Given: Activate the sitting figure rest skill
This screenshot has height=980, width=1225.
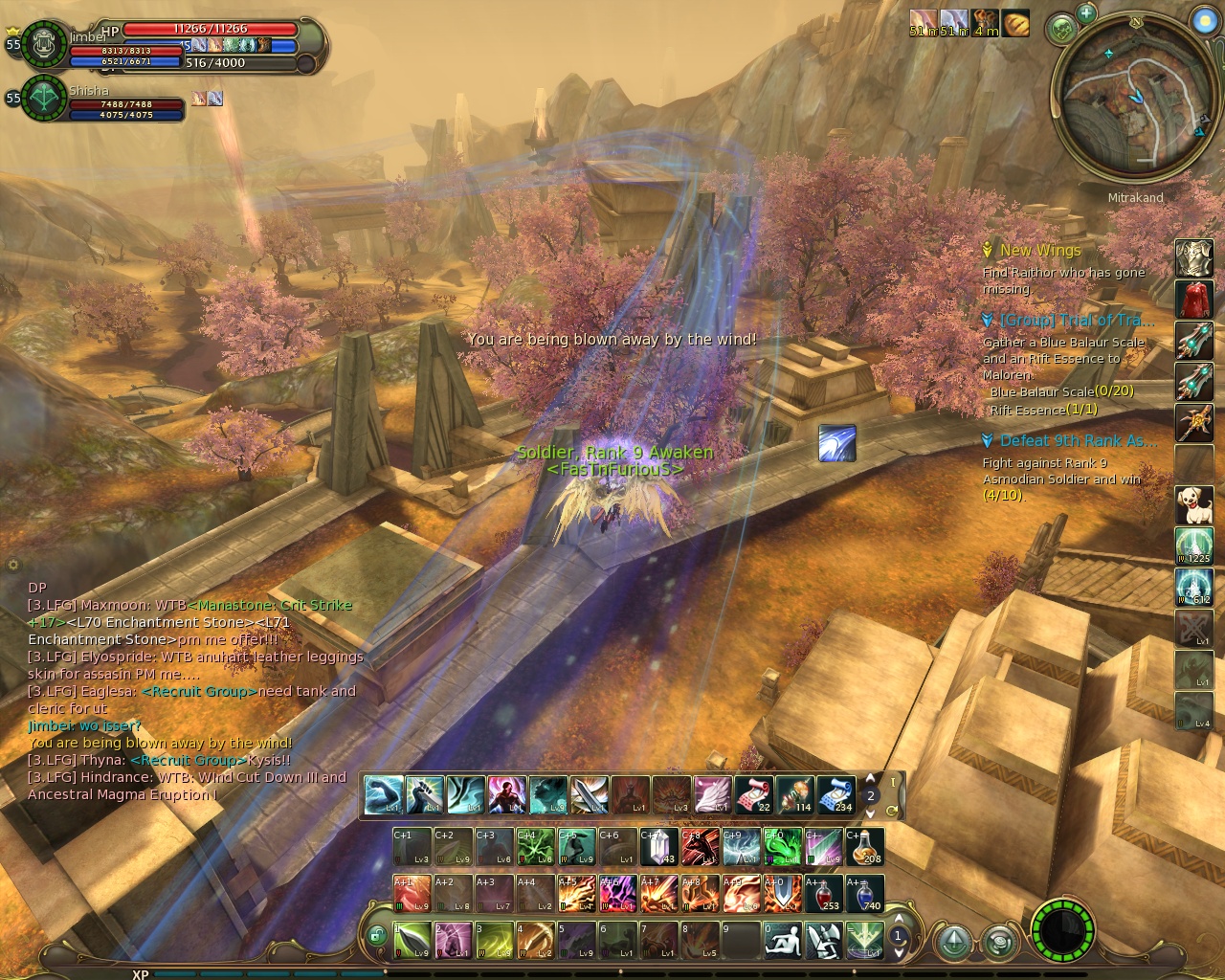Looking at the screenshot, I should pyautogui.click(x=783, y=940).
